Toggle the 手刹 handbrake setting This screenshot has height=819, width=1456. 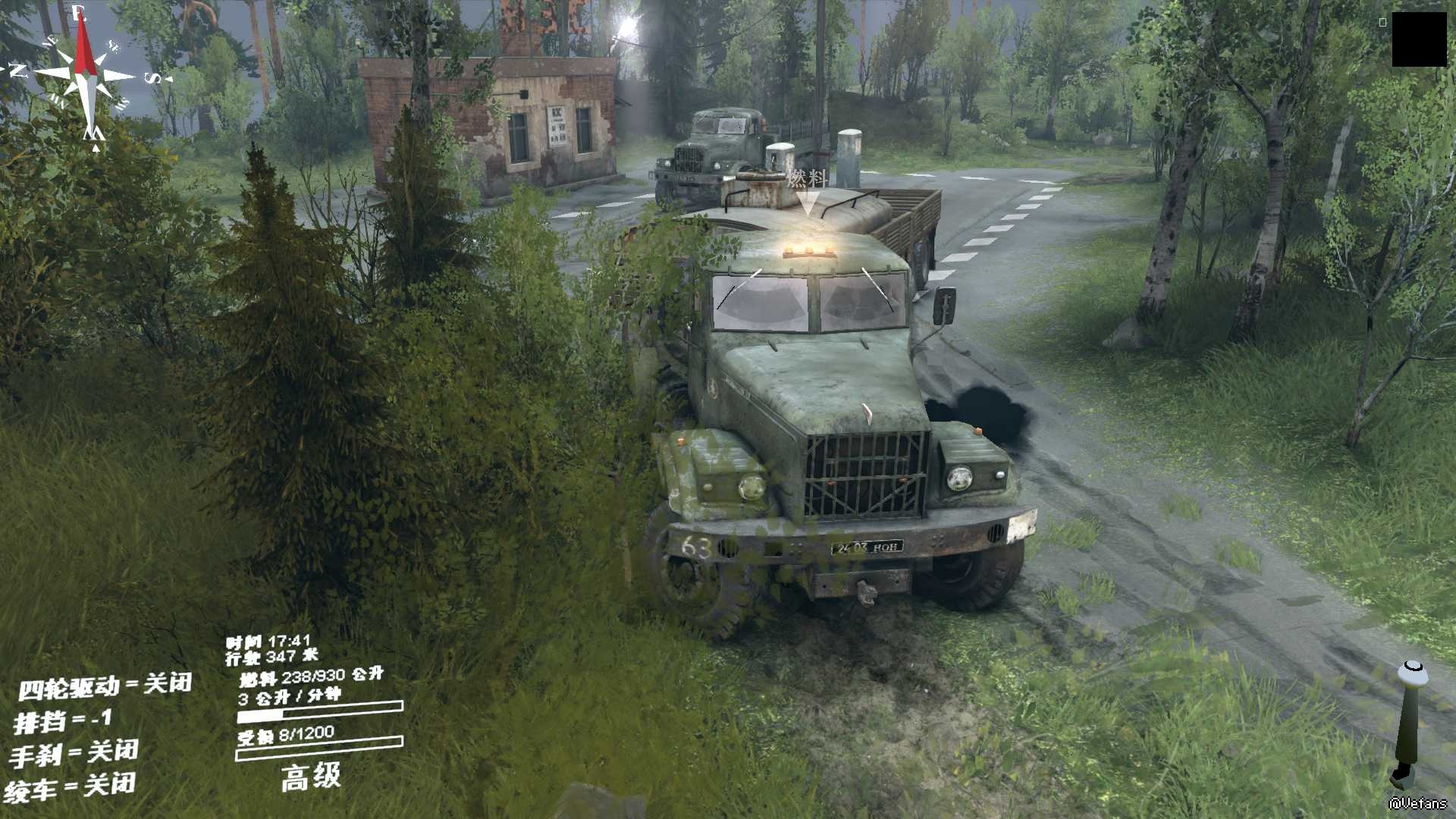[74, 753]
